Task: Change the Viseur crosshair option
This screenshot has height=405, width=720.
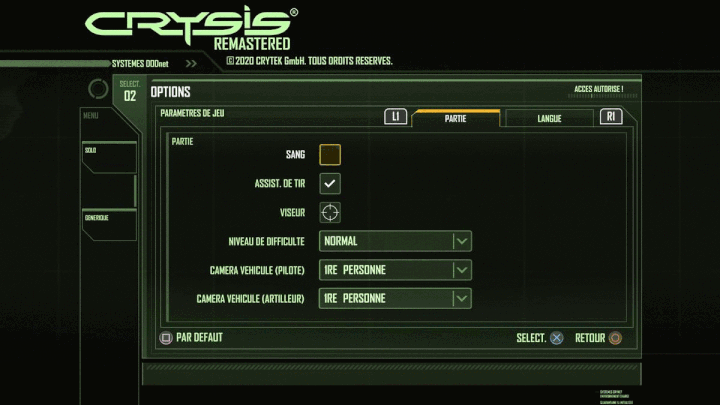Action: tap(330, 212)
